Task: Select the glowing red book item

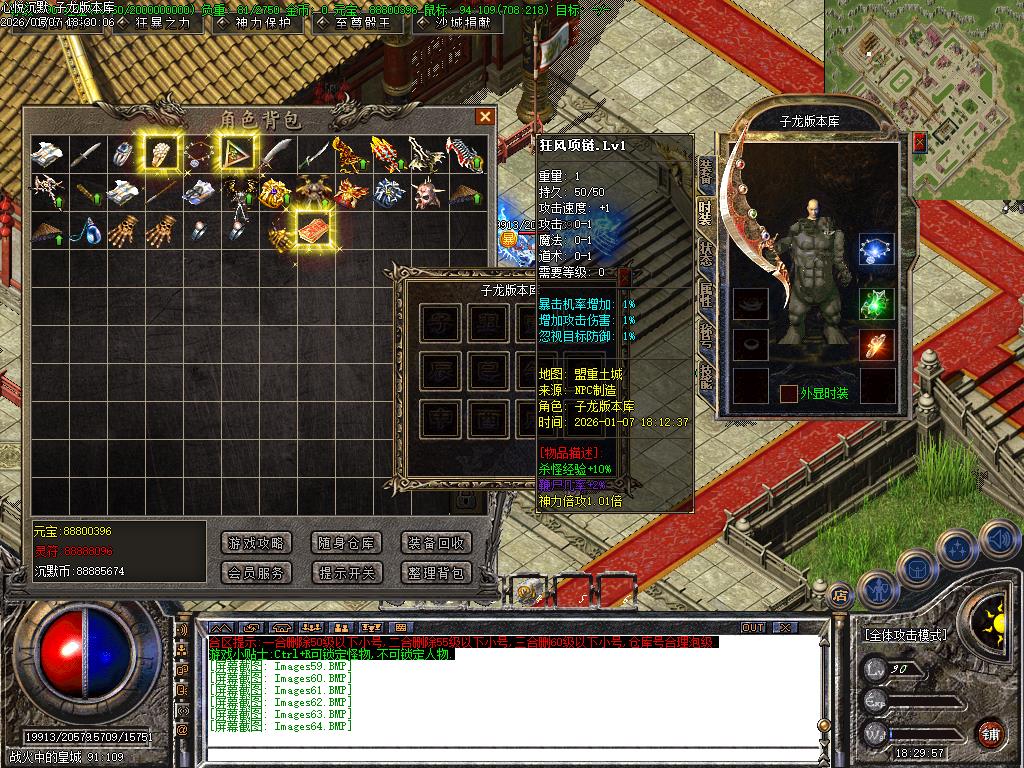Action: (x=315, y=227)
